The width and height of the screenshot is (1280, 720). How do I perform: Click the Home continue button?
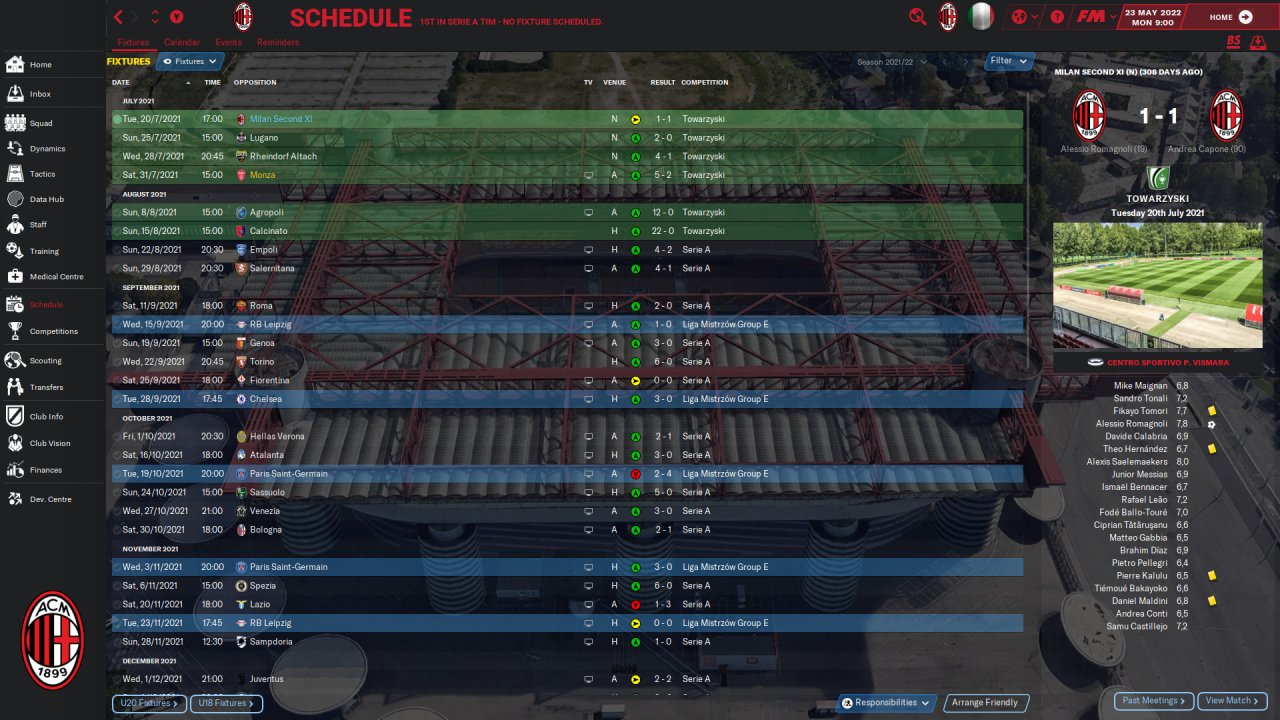[1230, 17]
